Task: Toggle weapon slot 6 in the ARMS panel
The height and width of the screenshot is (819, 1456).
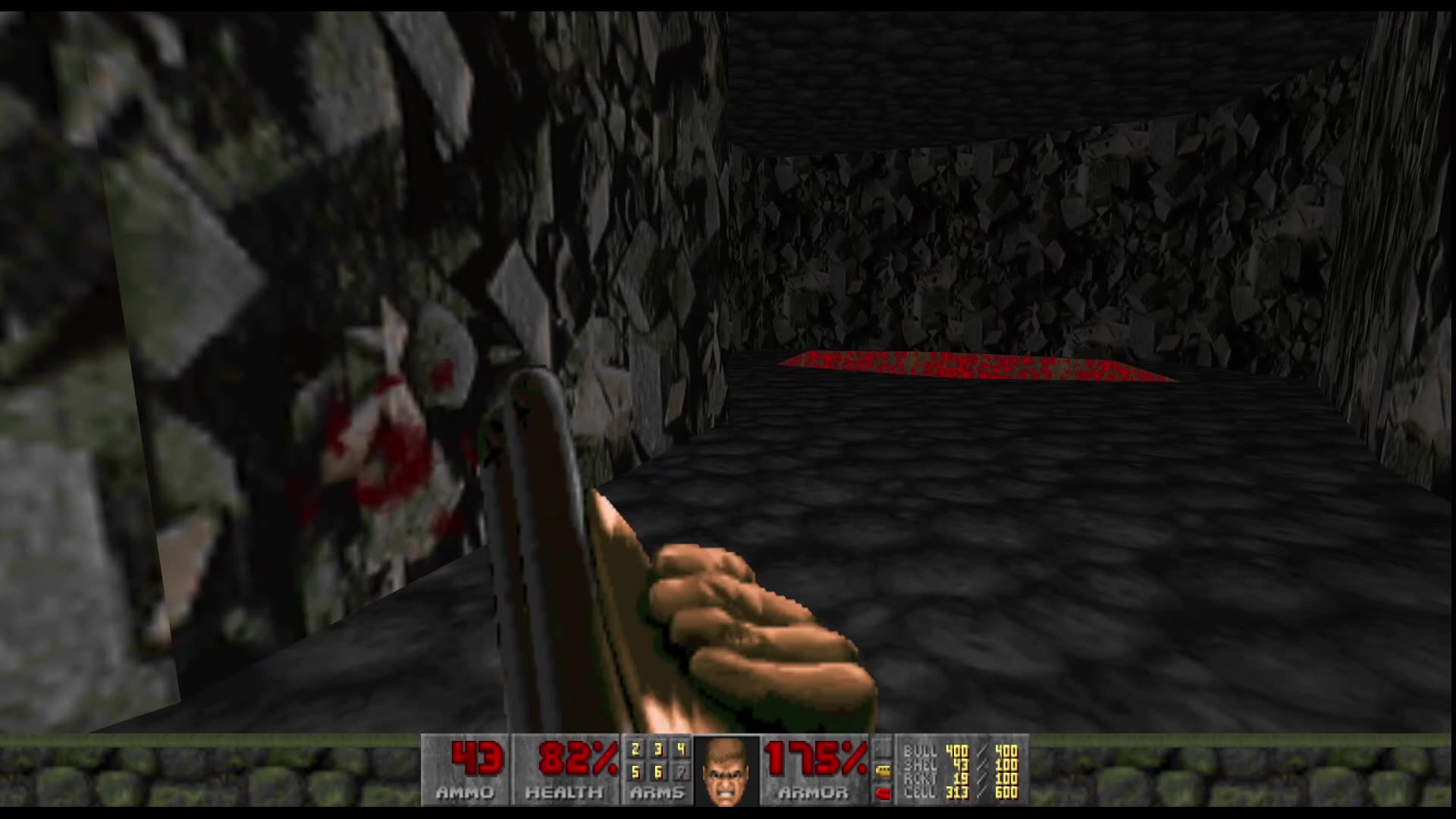Action: [657, 771]
